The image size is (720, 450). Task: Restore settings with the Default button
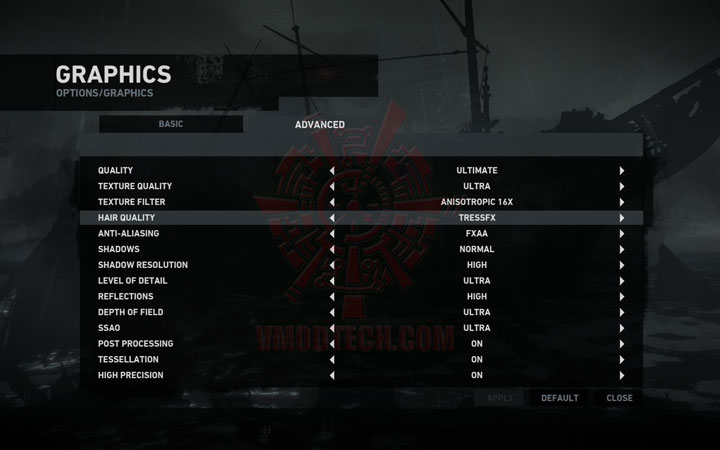[x=560, y=398]
